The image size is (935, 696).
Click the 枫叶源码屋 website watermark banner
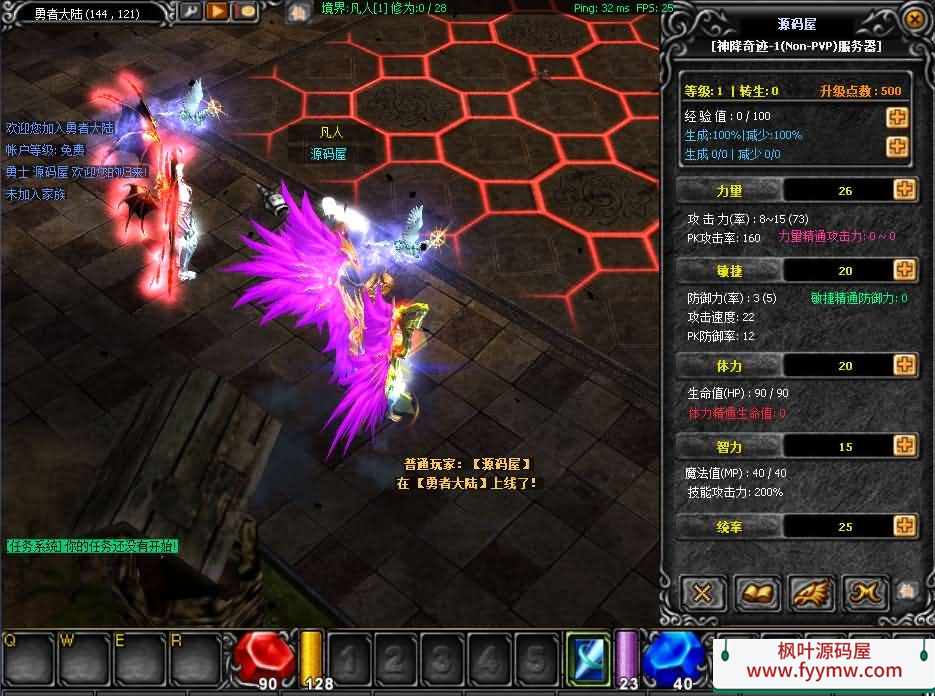(824, 662)
